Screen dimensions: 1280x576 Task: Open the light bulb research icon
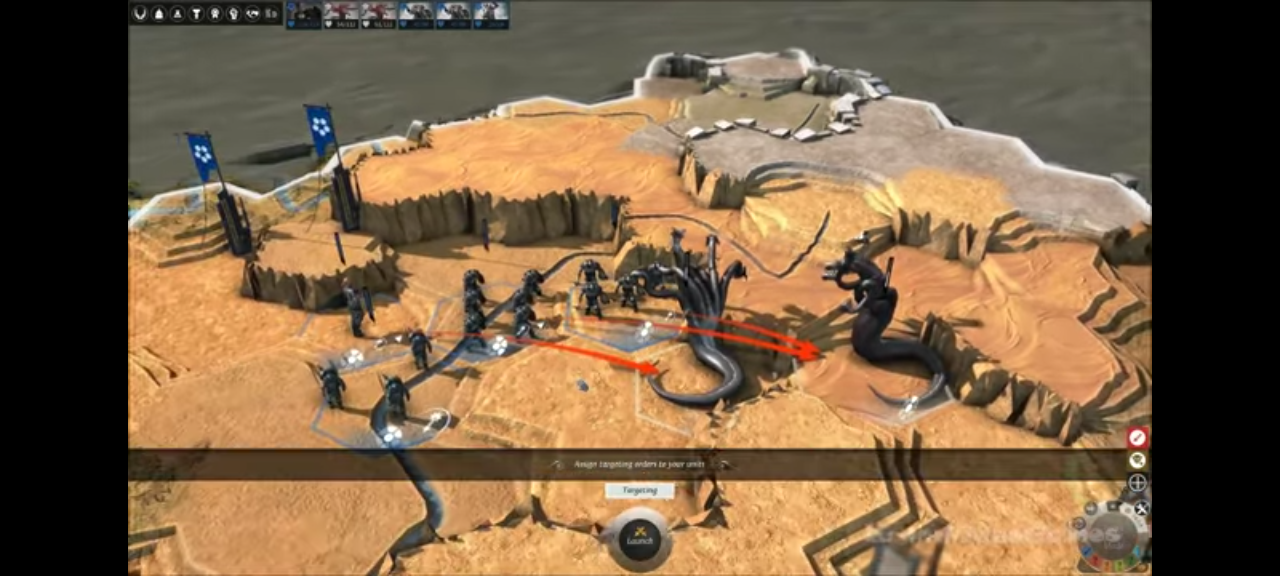pyautogui.click(x=233, y=13)
